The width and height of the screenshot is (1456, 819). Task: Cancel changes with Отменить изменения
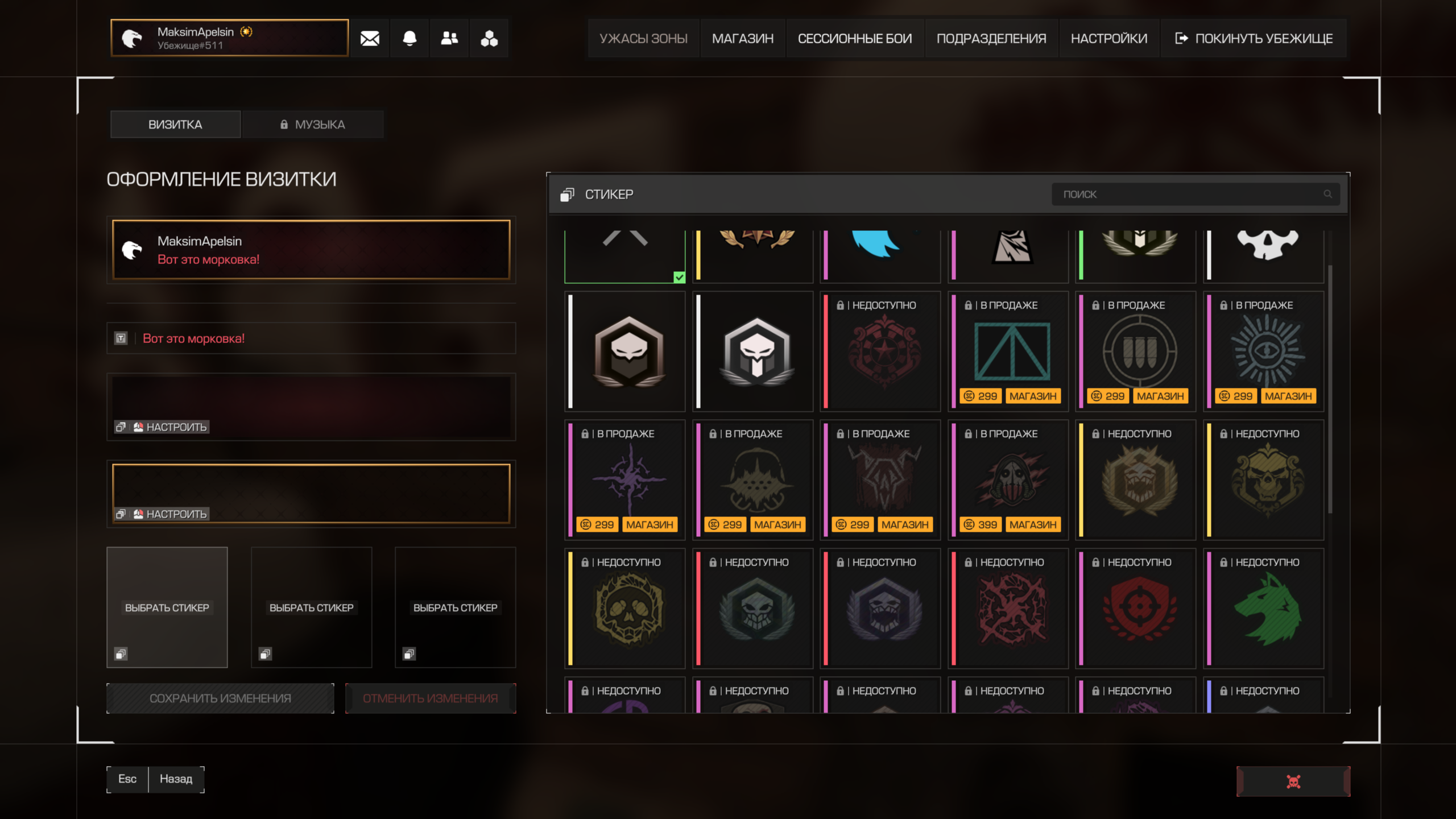click(x=430, y=698)
